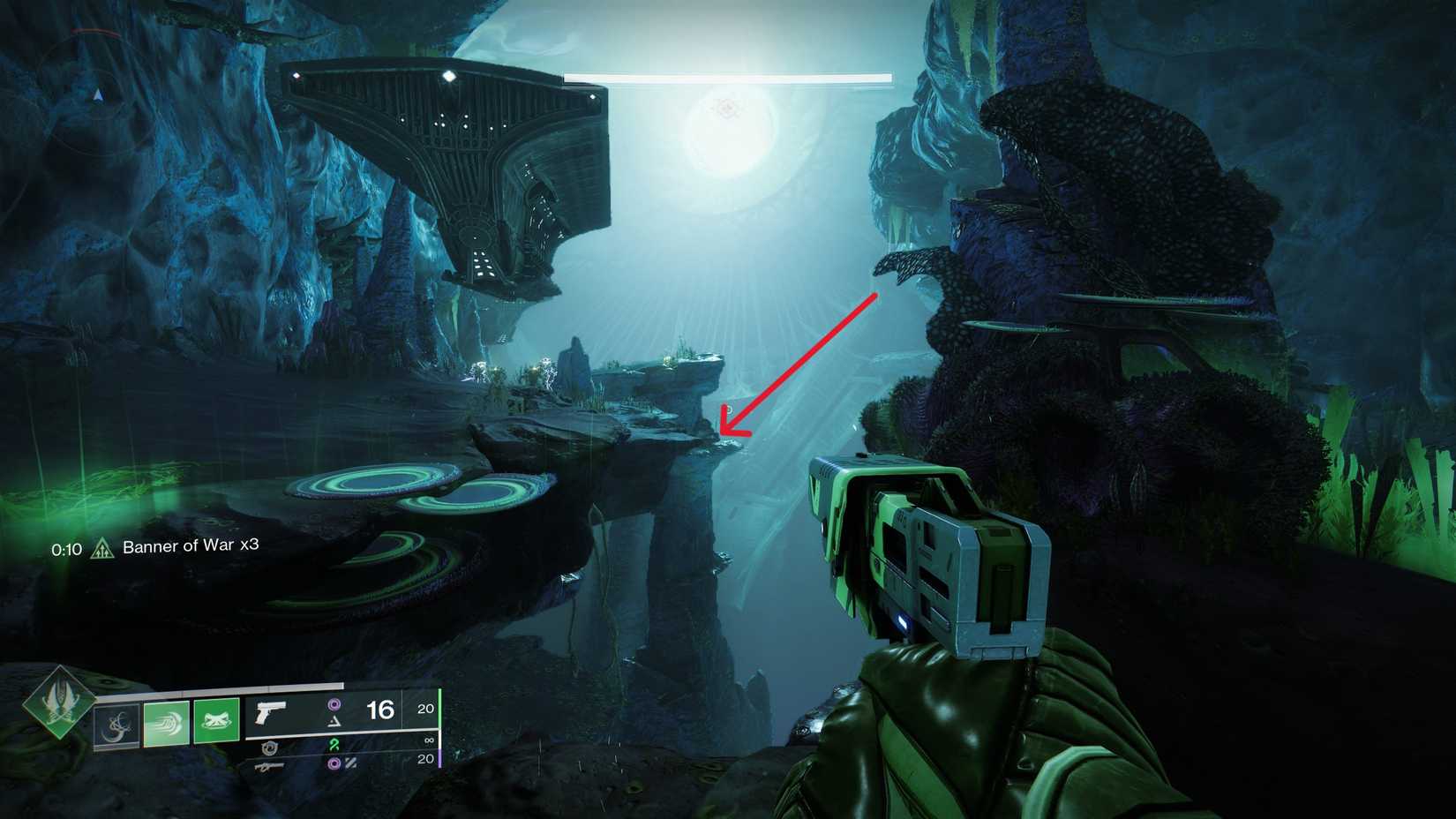Click the purple Void energy icon beside ammo
The image size is (1456, 819).
tap(334, 704)
